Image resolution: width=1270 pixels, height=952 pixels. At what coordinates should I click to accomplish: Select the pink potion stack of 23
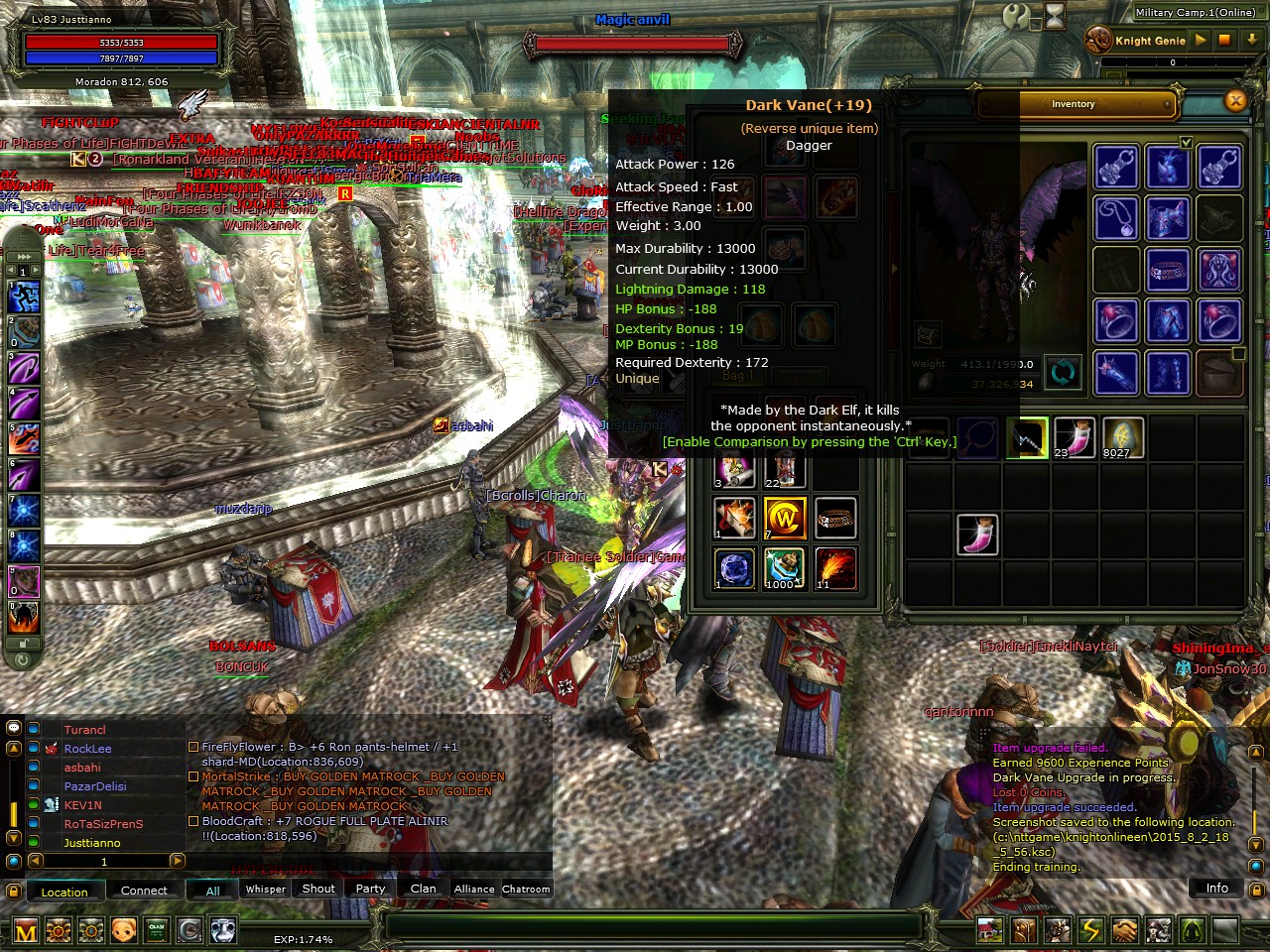(x=1074, y=437)
